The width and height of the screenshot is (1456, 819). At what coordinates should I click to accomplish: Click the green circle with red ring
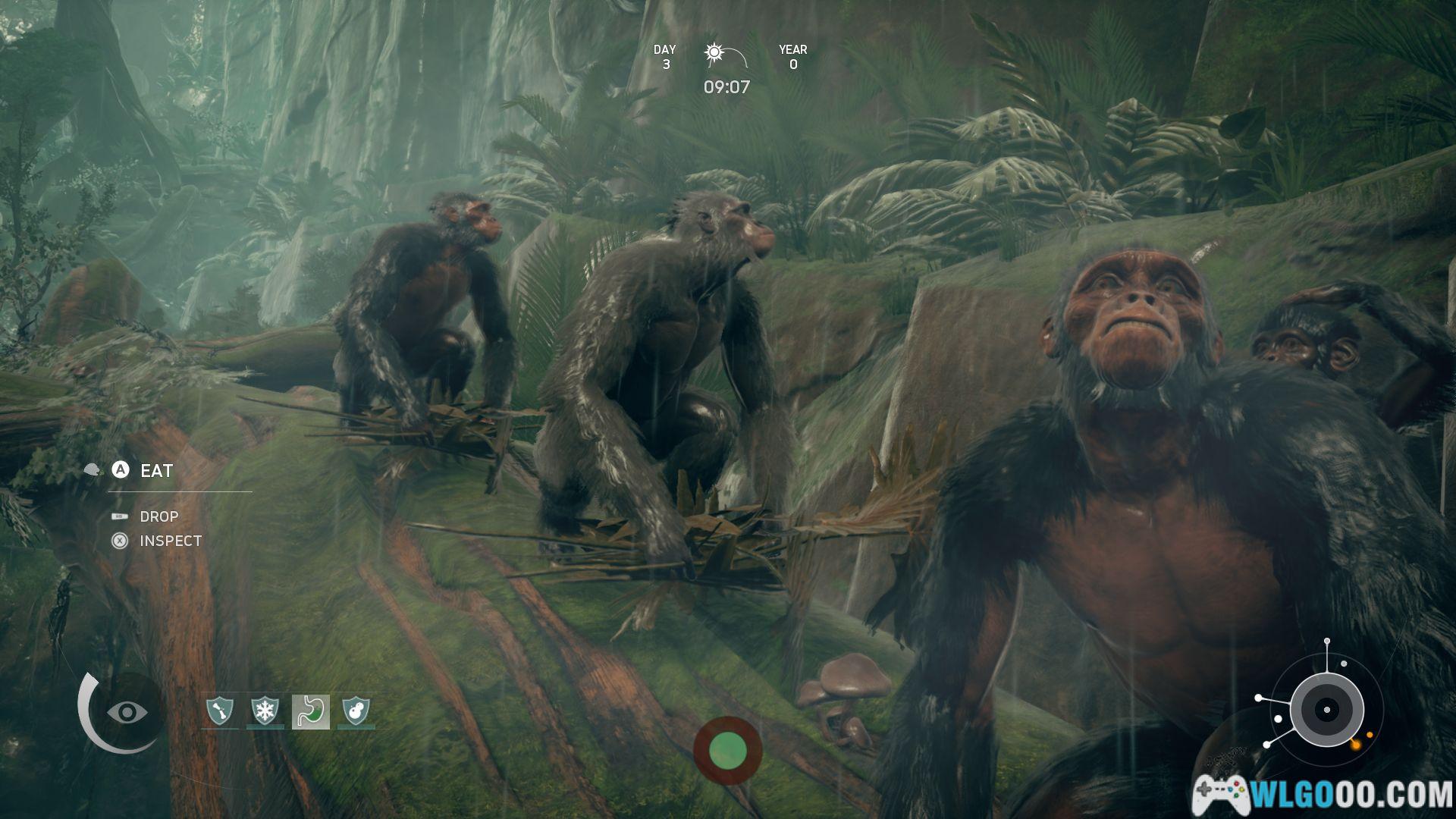click(x=728, y=750)
